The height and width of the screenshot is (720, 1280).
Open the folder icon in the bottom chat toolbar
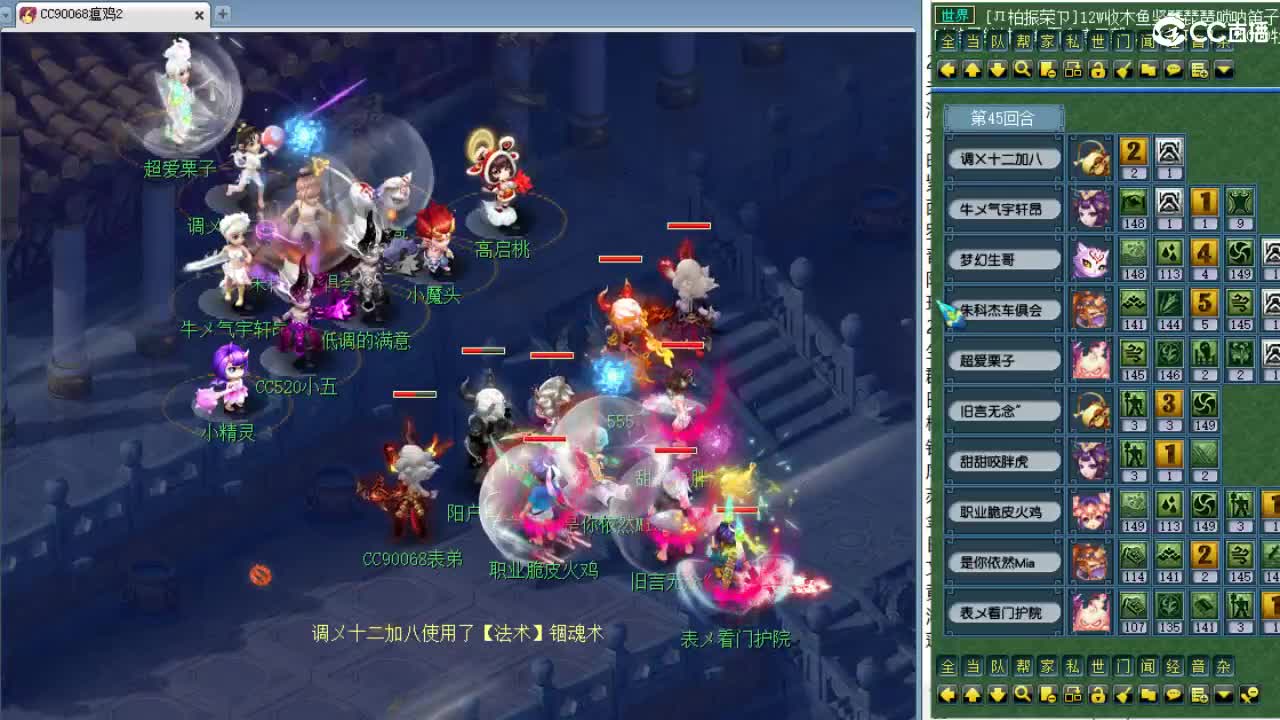(x=1150, y=692)
